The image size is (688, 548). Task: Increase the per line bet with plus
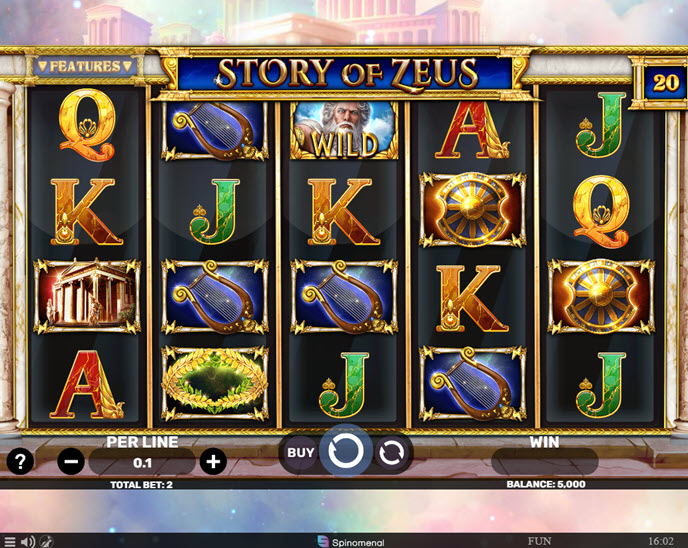pos(212,461)
